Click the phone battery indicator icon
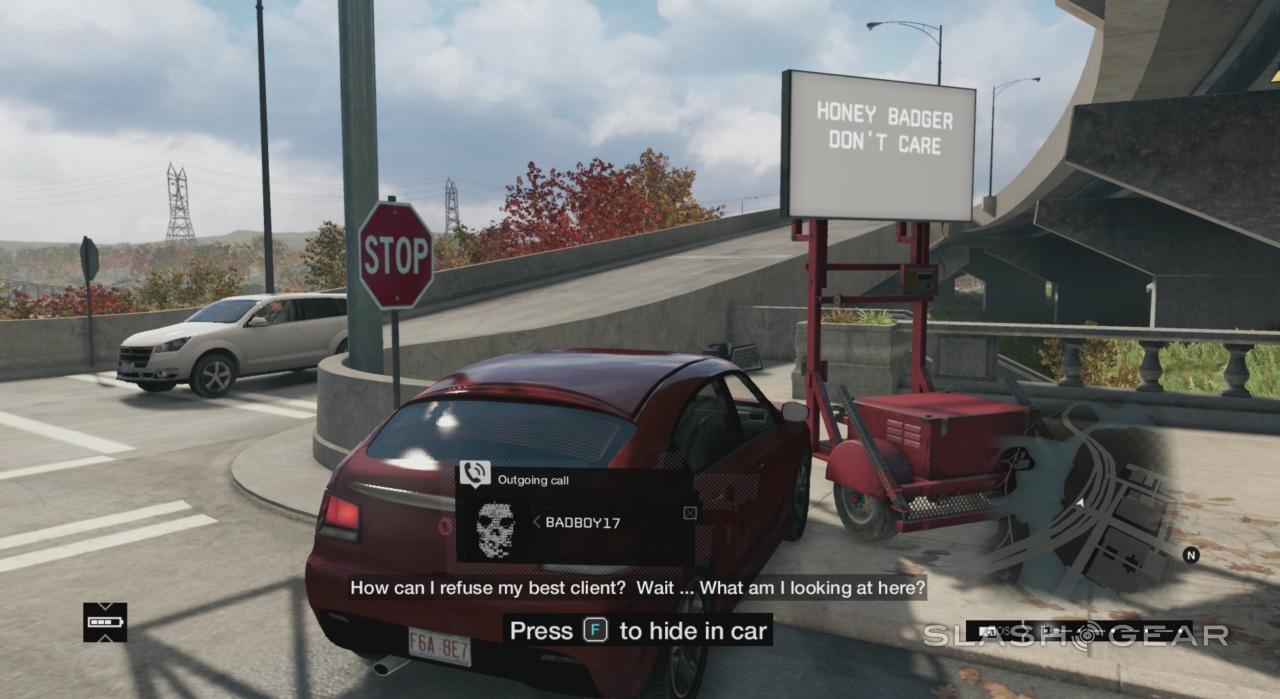This screenshot has height=699, width=1280. tap(105, 622)
